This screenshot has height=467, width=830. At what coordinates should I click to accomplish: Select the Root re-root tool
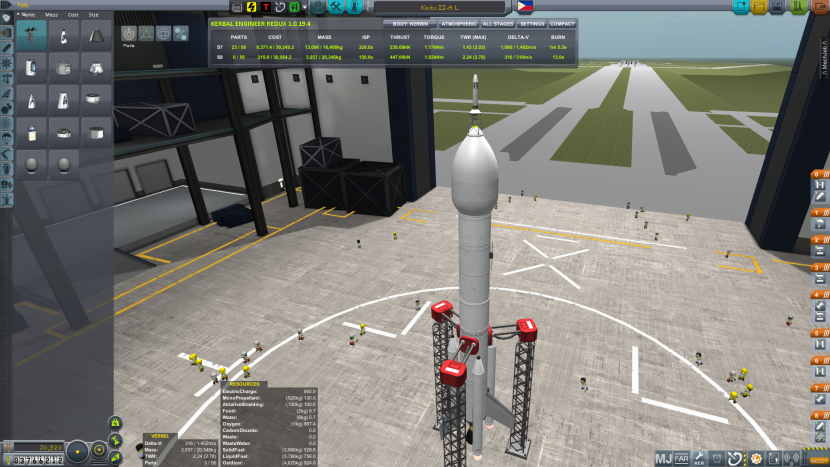point(180,33)
